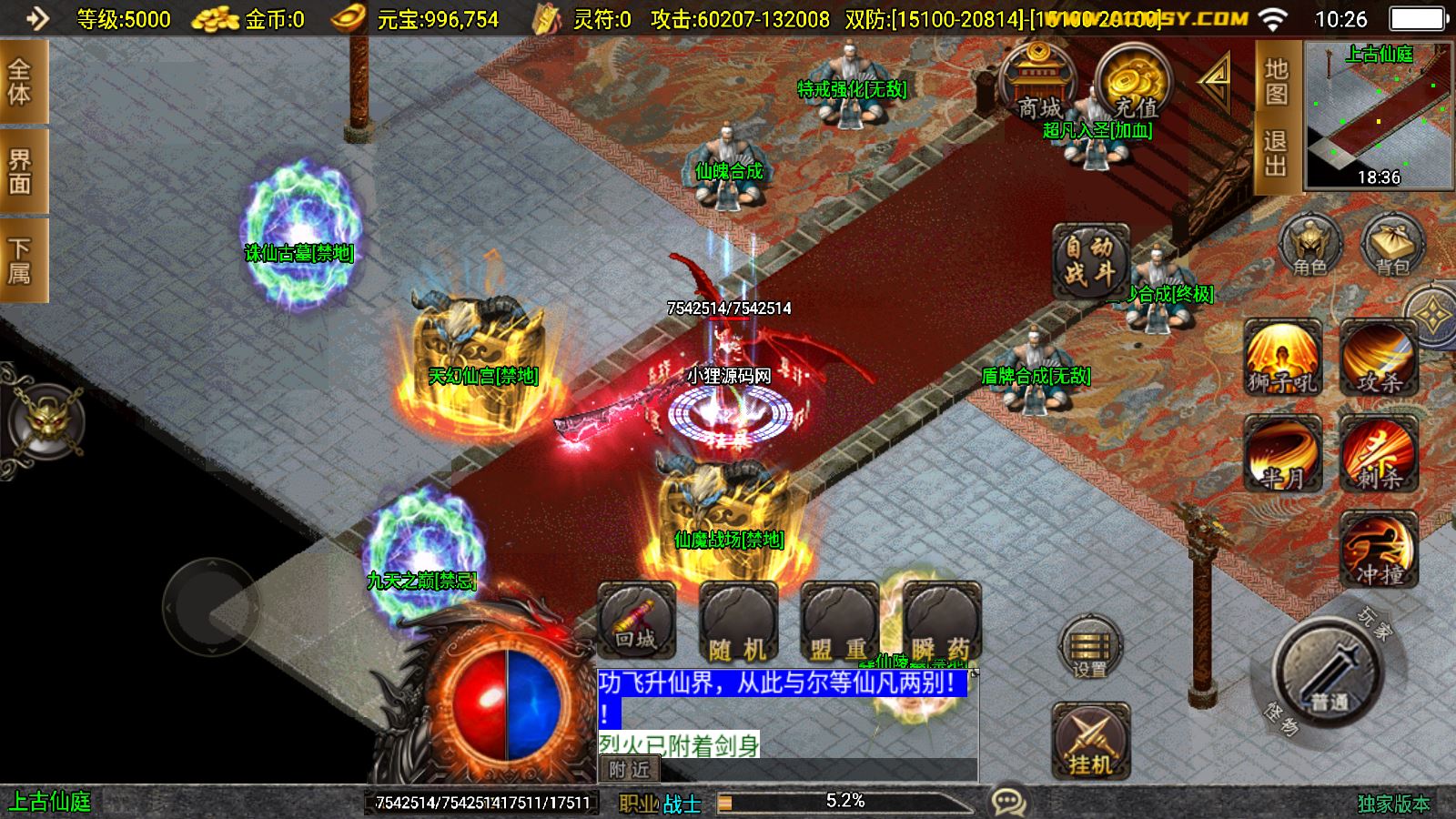Click the 退出 exit button
1456x819 pixels.
tap(1276, 153)
